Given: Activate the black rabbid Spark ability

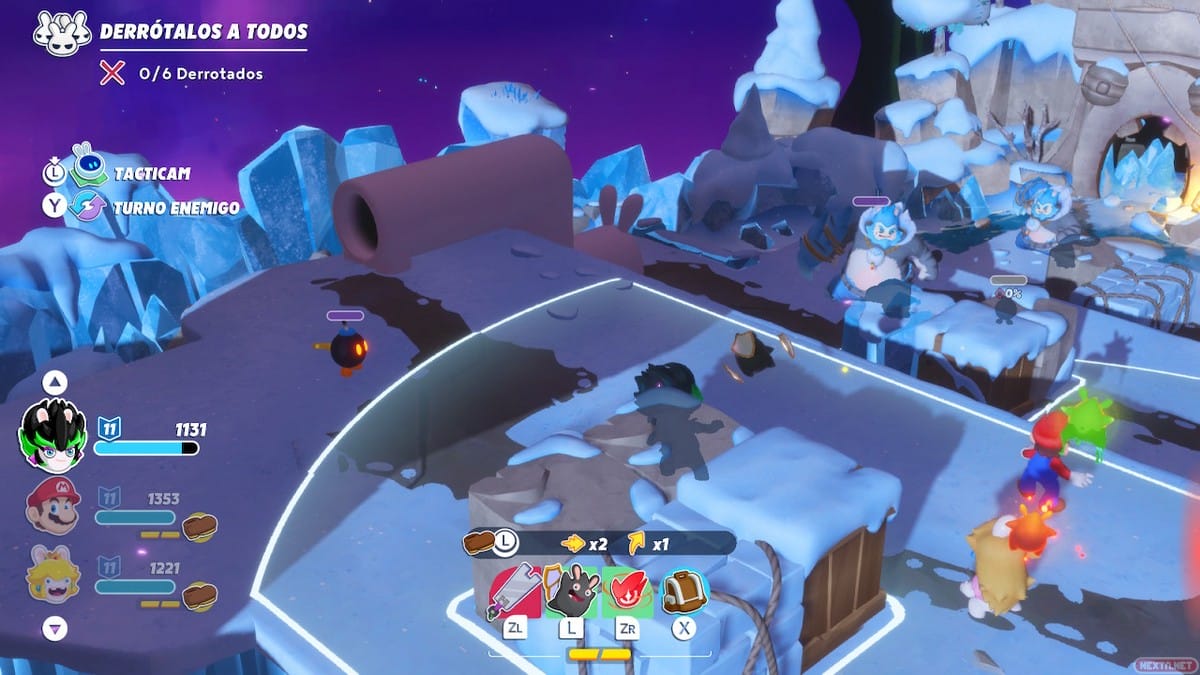Looking at the screenshot, I should [571, 592].
